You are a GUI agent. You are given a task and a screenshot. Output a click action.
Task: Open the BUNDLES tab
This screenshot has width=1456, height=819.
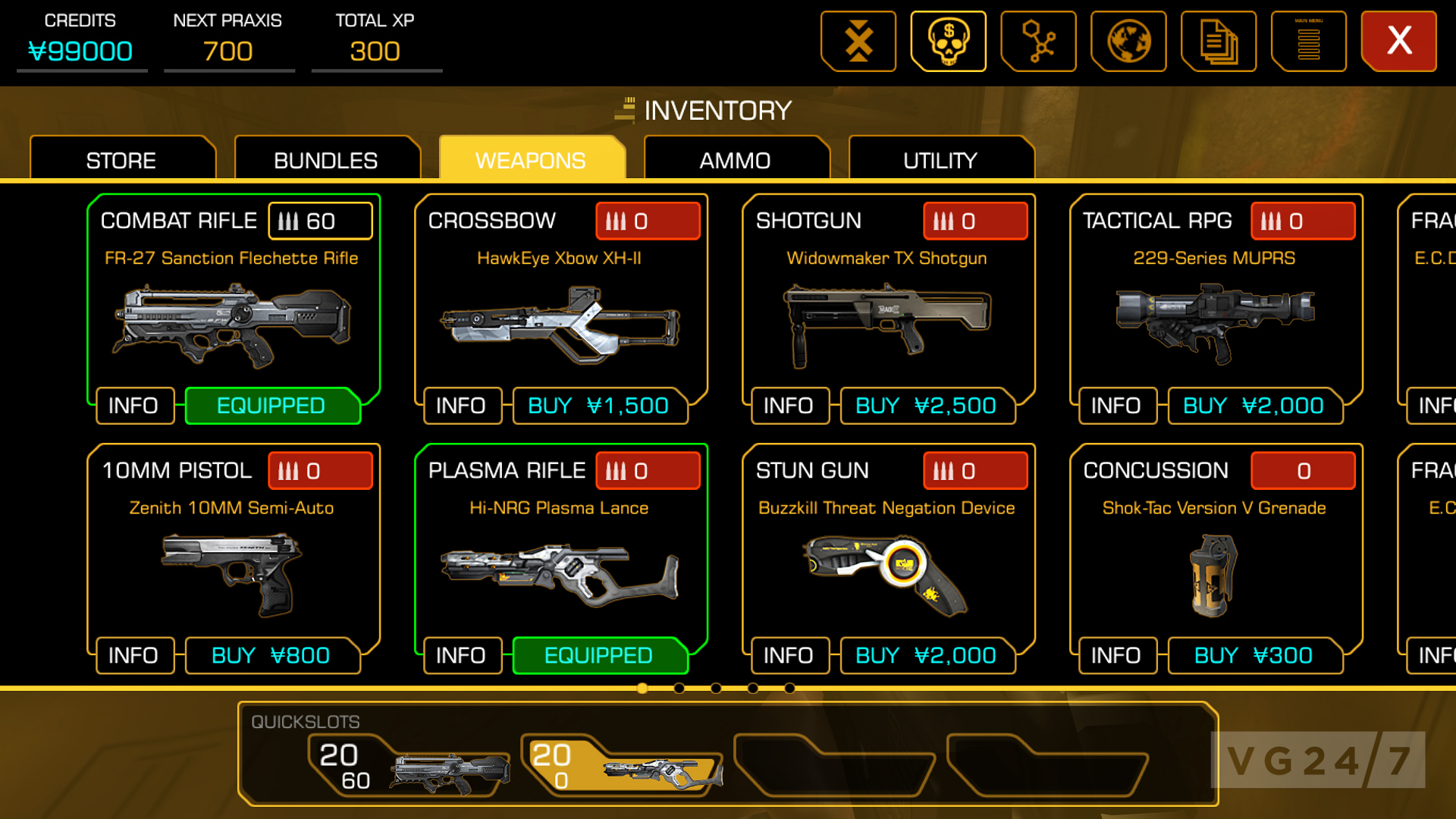326,159
